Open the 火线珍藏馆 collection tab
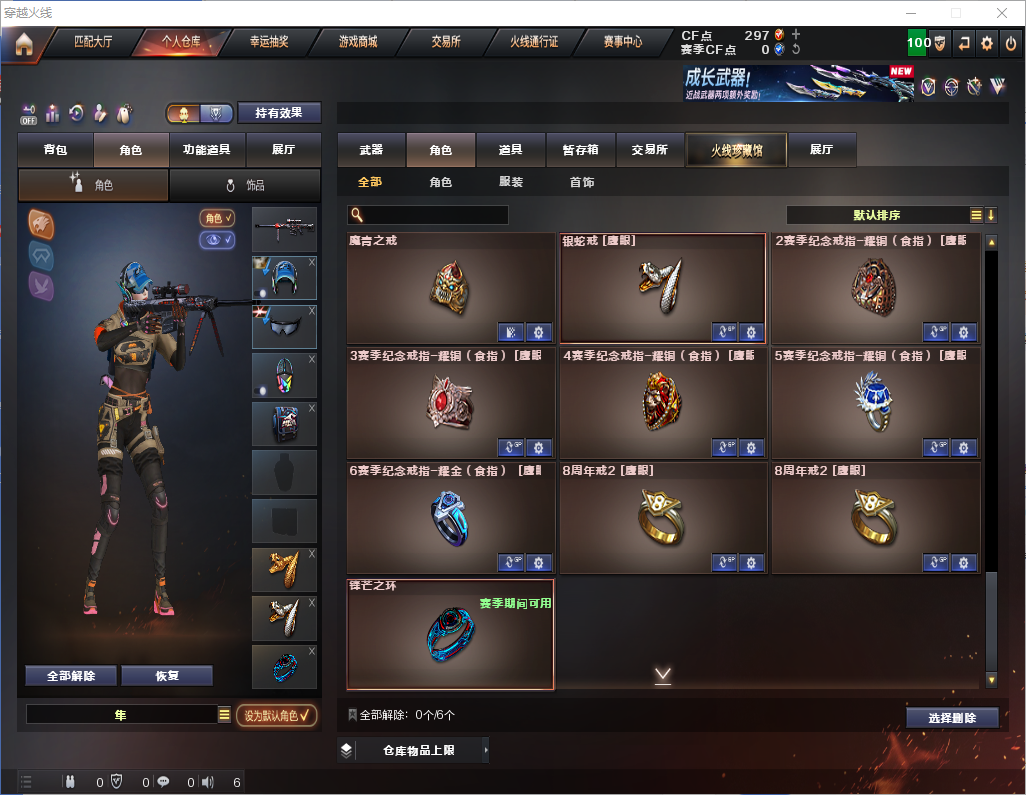Image resolution: width=1026 pixels, height=795 pixels. pos(736,149)
